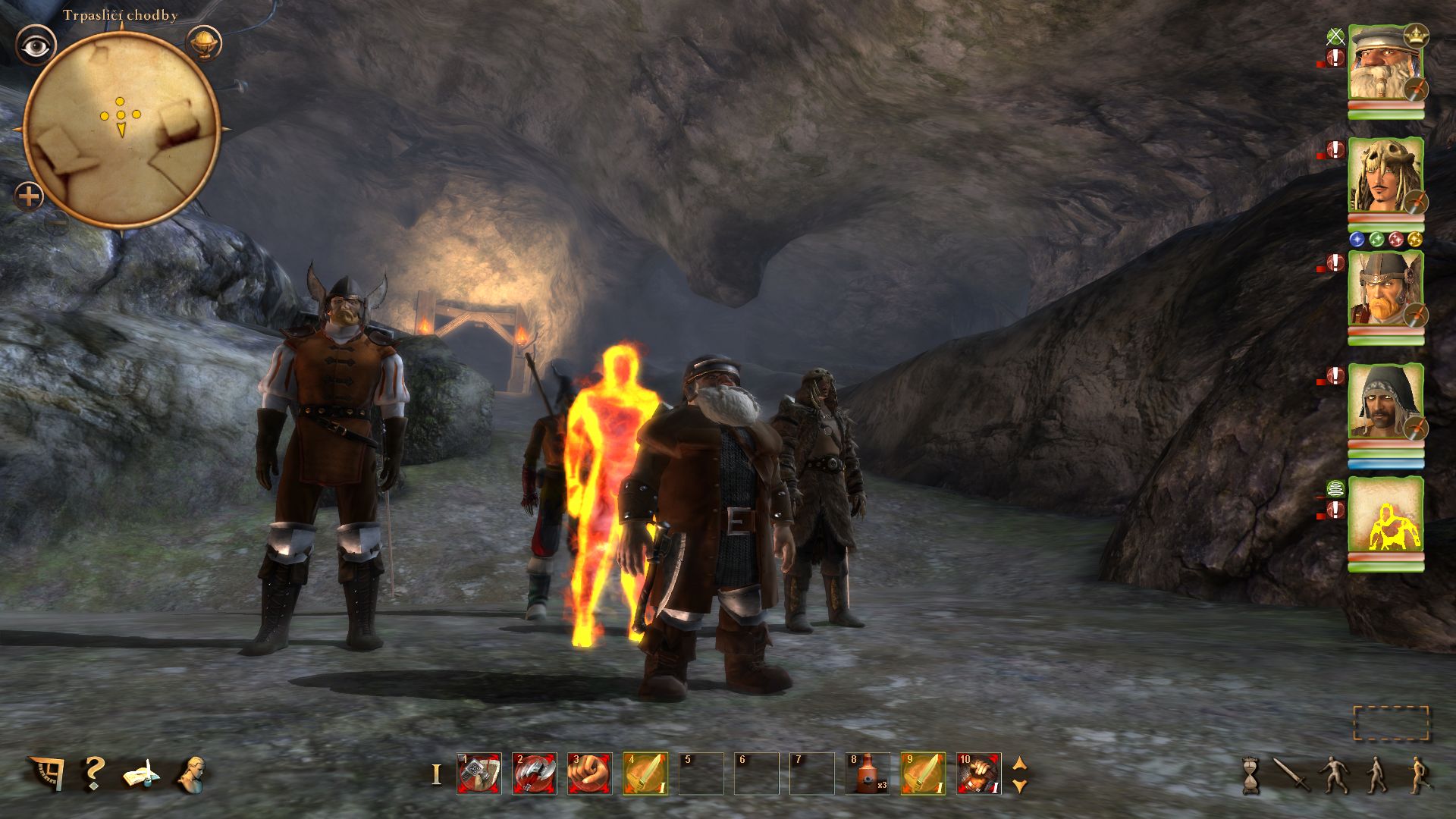This screenshot has height=819, width=1456.
Task: Open the character sheet bust icon
Action: (190, 774)
